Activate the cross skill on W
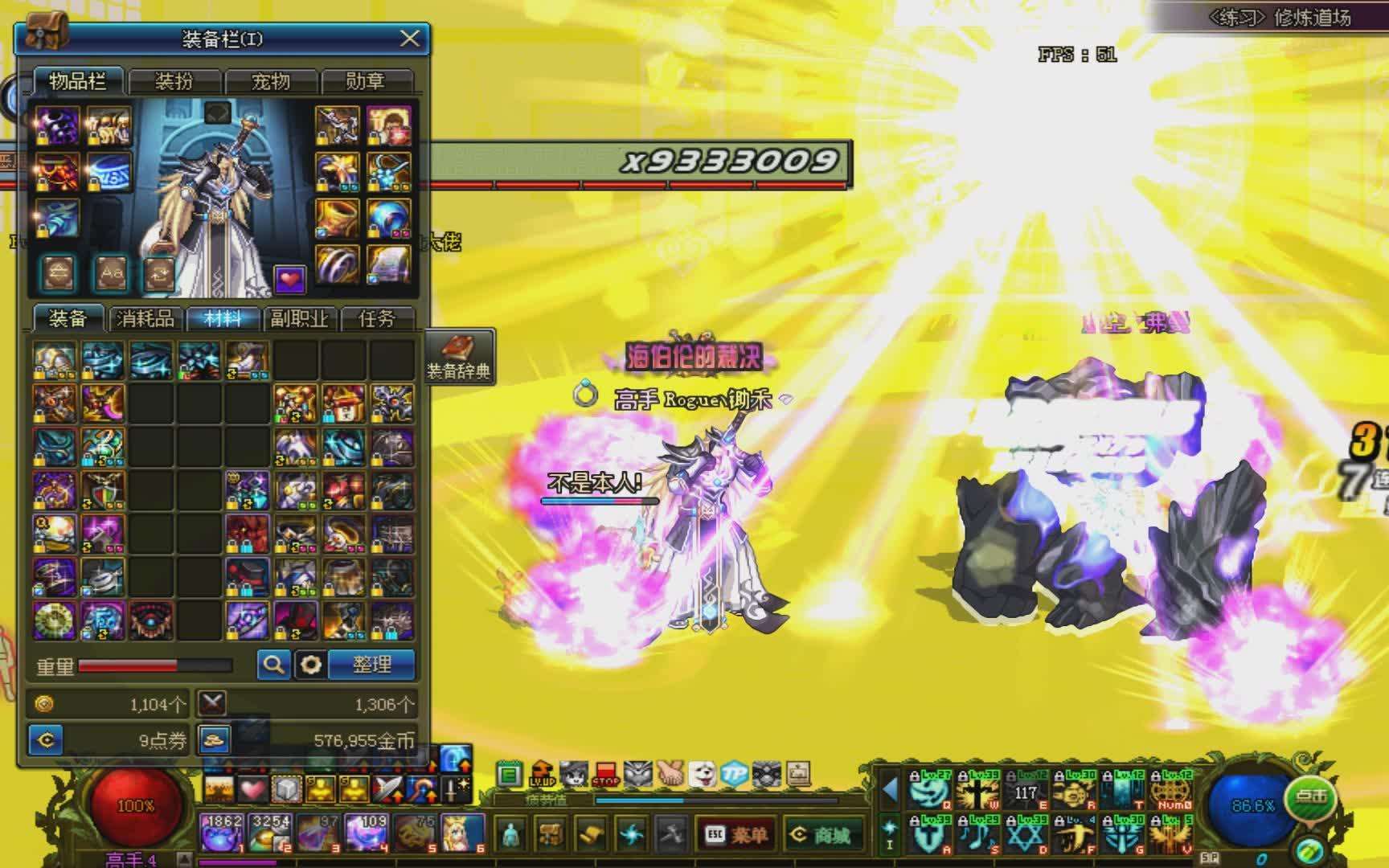This screenshot has width=1389, height=868. 978,792
